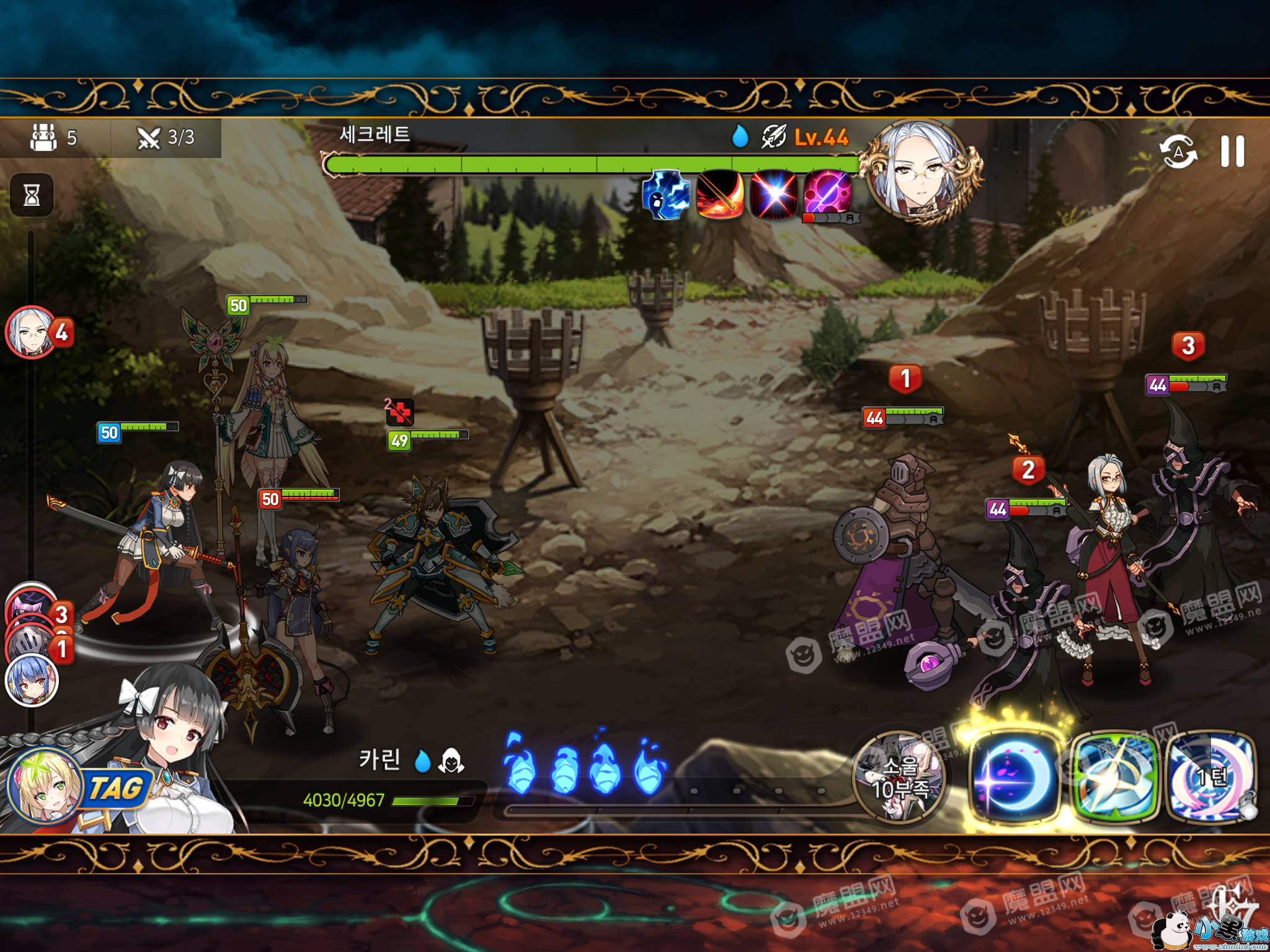Tap the soul skill lacking 10 souls
Viewport: 1270px width, 952px height.
point(899,777)
